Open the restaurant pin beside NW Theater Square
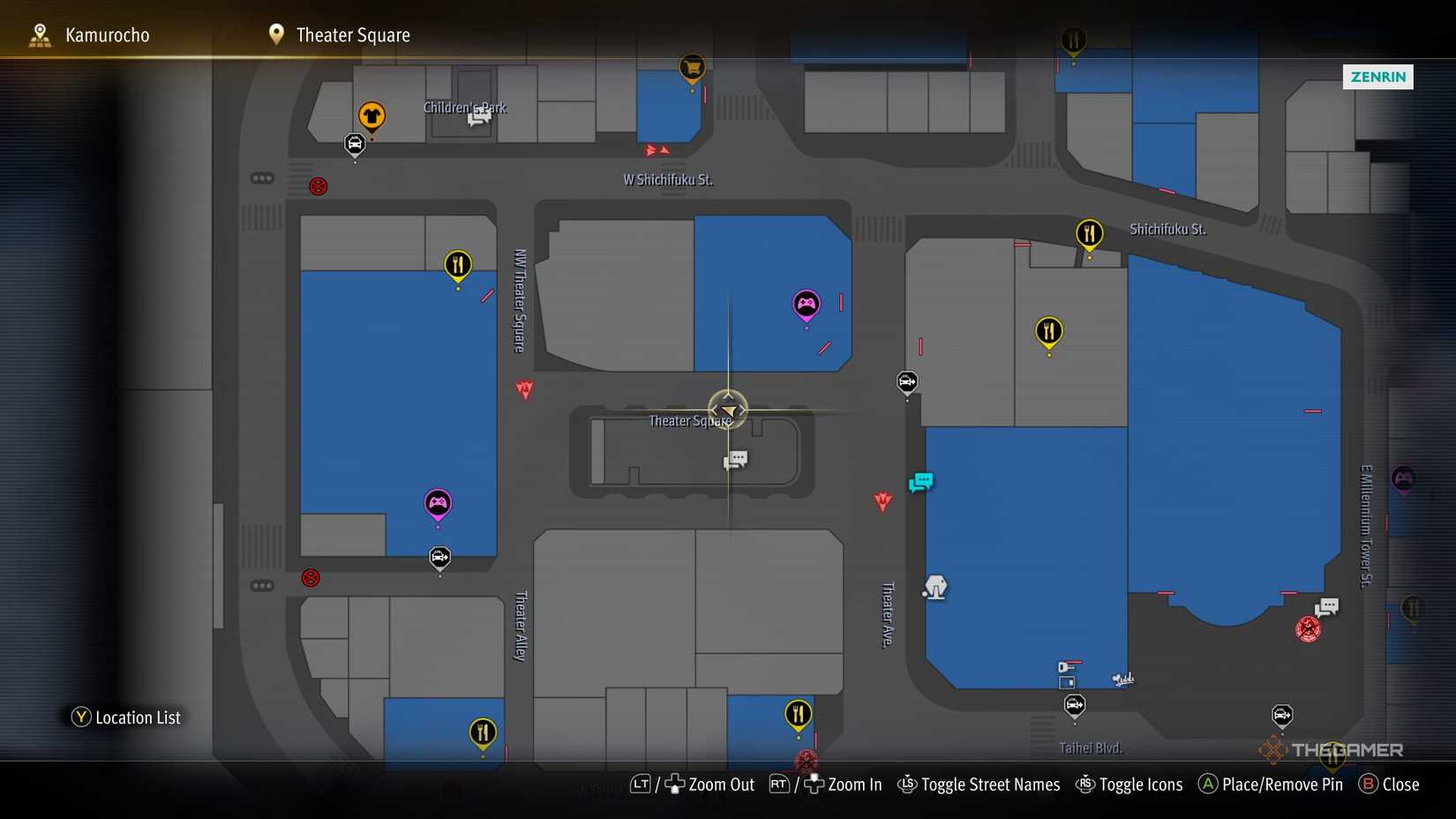1456x819 pixels. pos(458,262)
